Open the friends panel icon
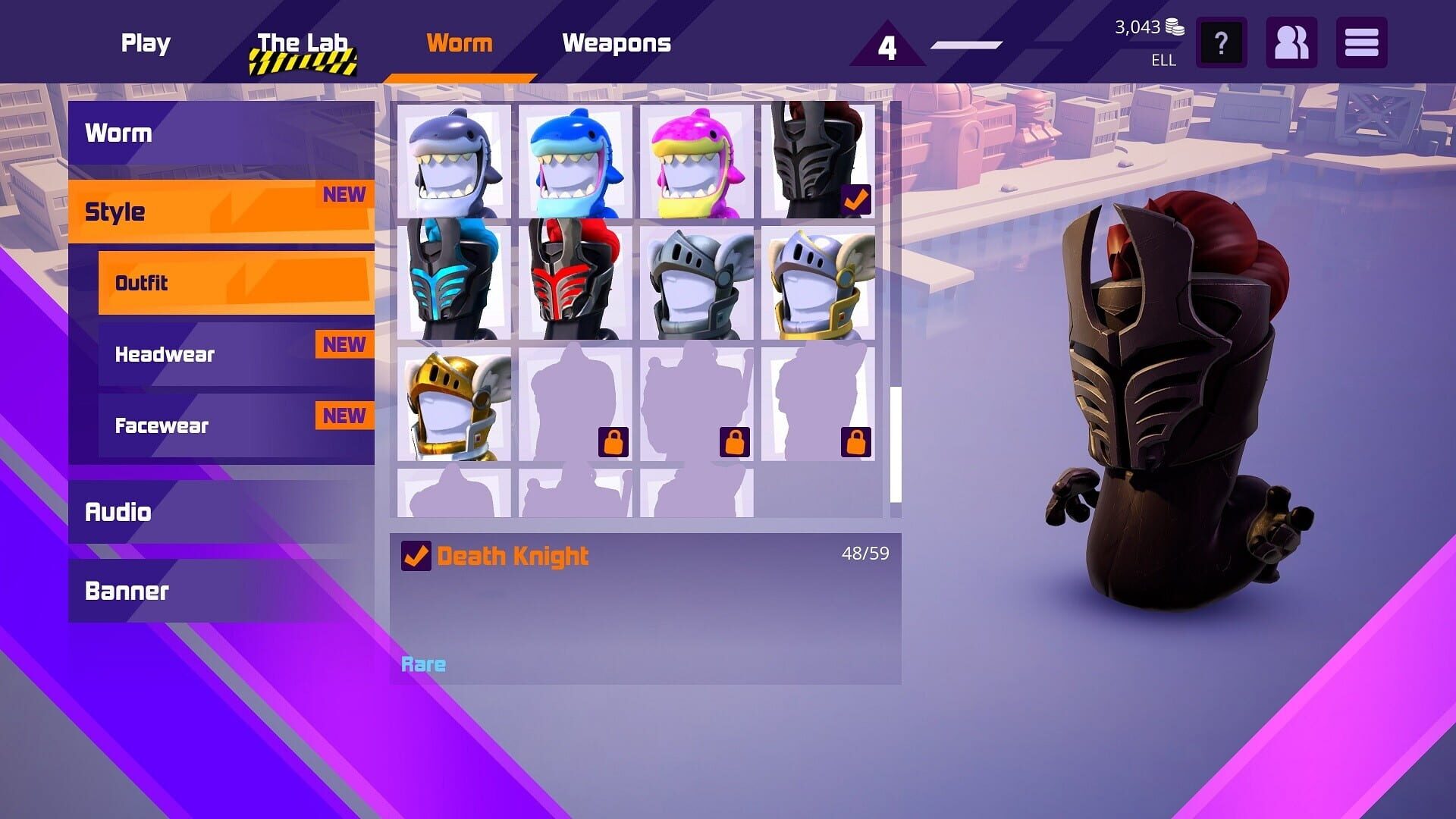The image size is (1456, 819). (x=1291, y=43)
